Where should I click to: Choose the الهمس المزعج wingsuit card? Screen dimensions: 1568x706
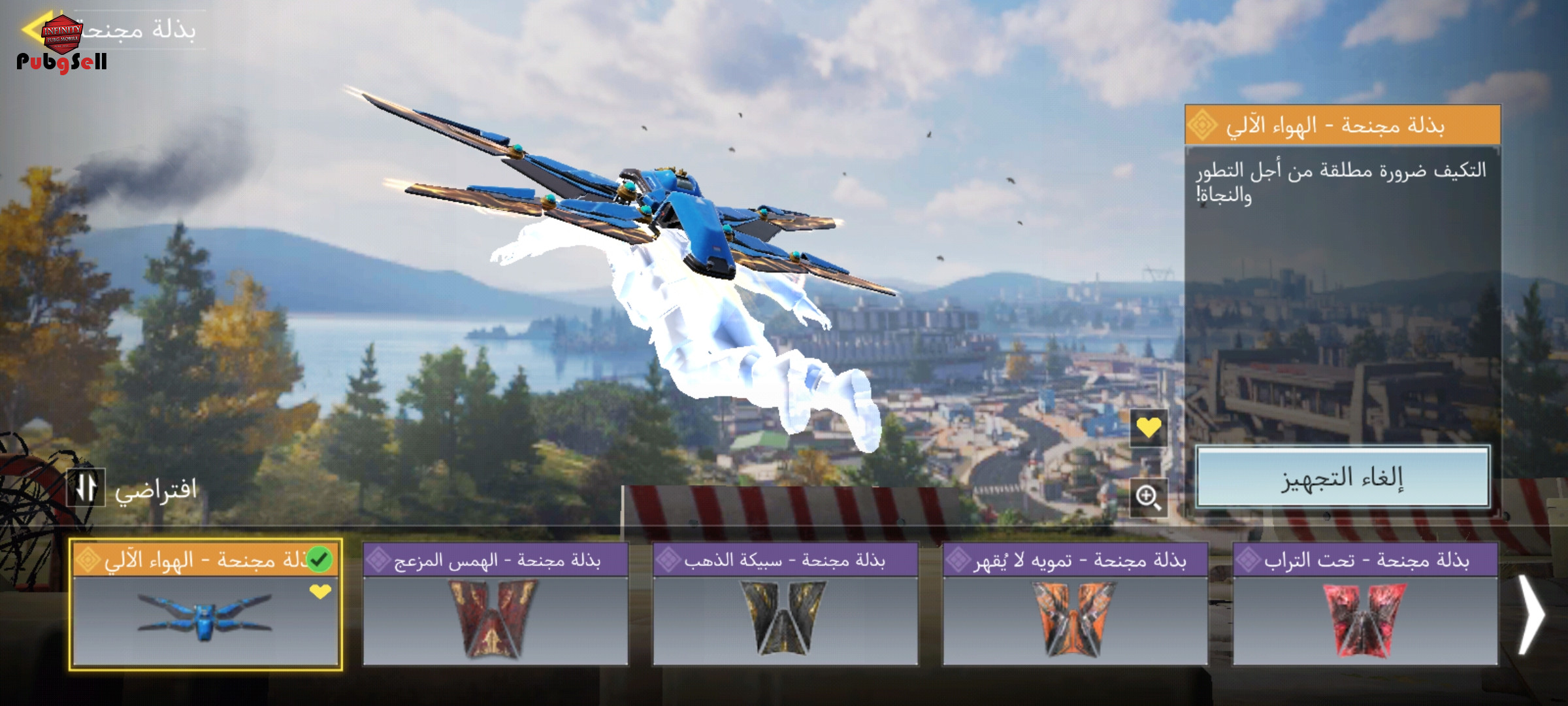[x=495, y=605]
